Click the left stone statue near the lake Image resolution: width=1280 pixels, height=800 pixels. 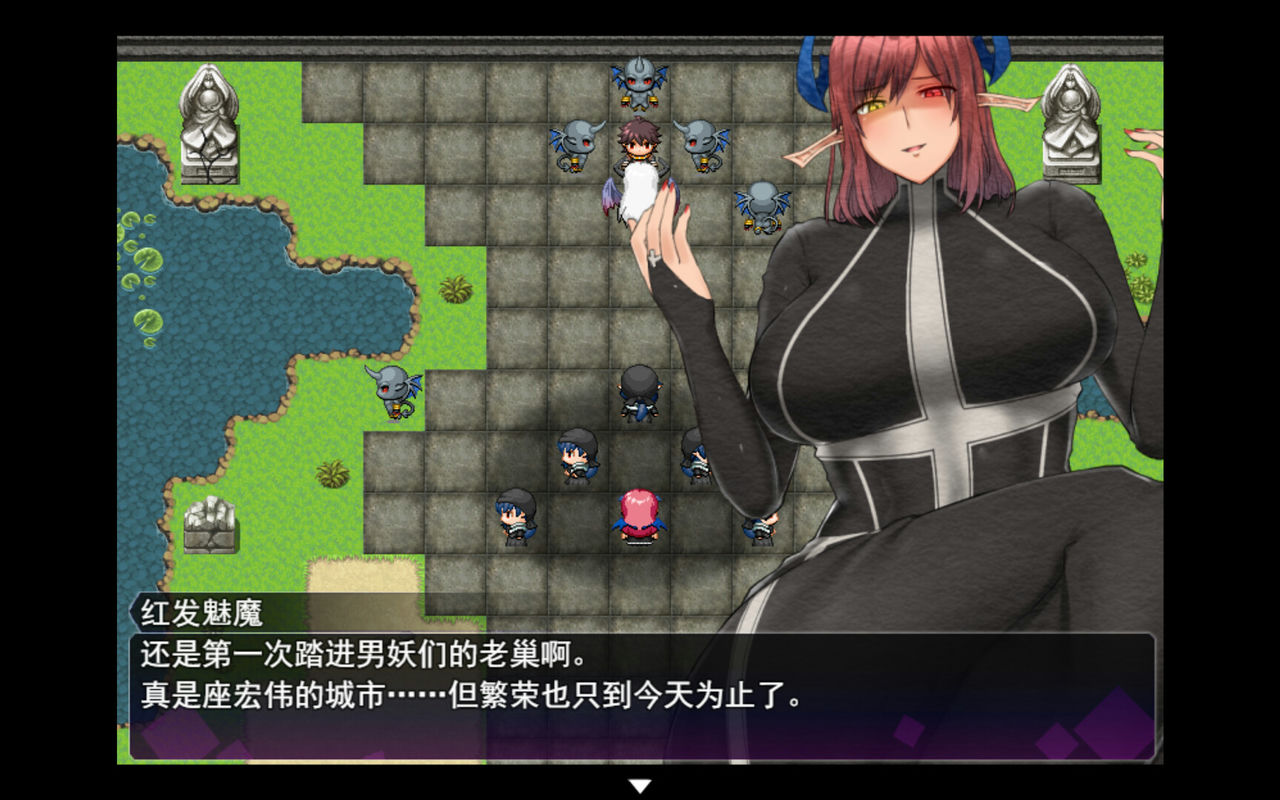(x=210, y=115)
